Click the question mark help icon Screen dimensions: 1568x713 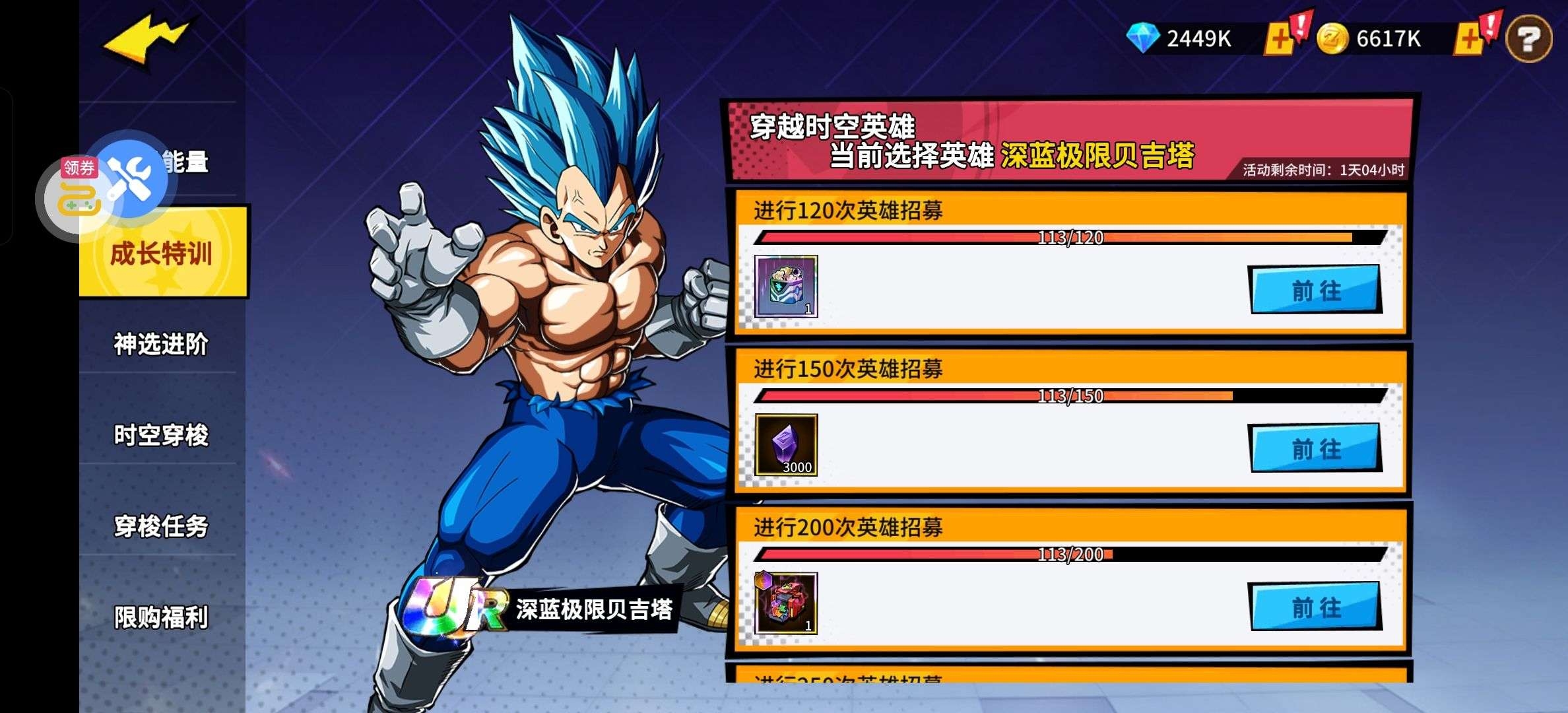[1529, 40]
